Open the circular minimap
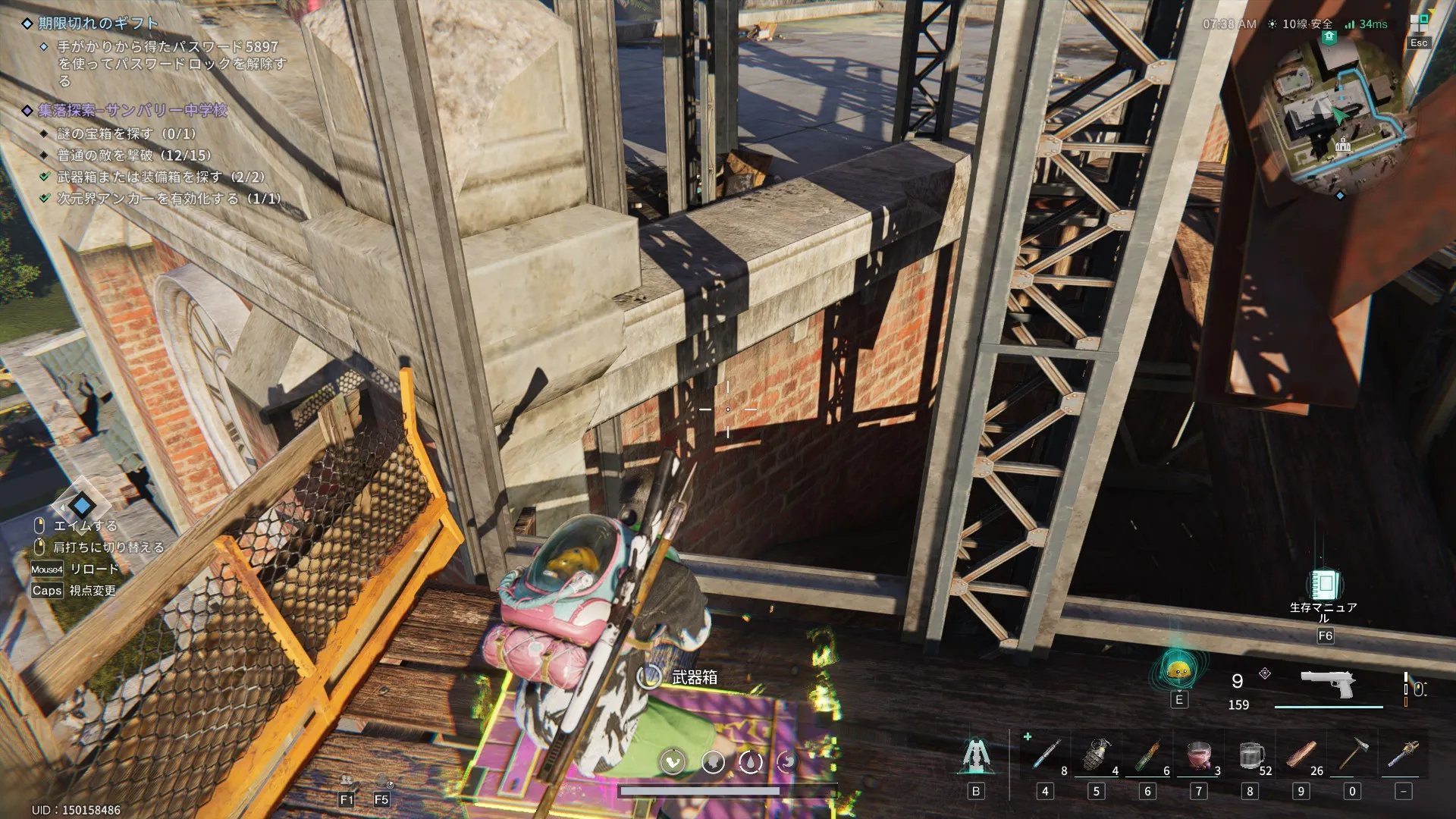The height and width of the screenshot is (819, 1456). click(1339, 116)
